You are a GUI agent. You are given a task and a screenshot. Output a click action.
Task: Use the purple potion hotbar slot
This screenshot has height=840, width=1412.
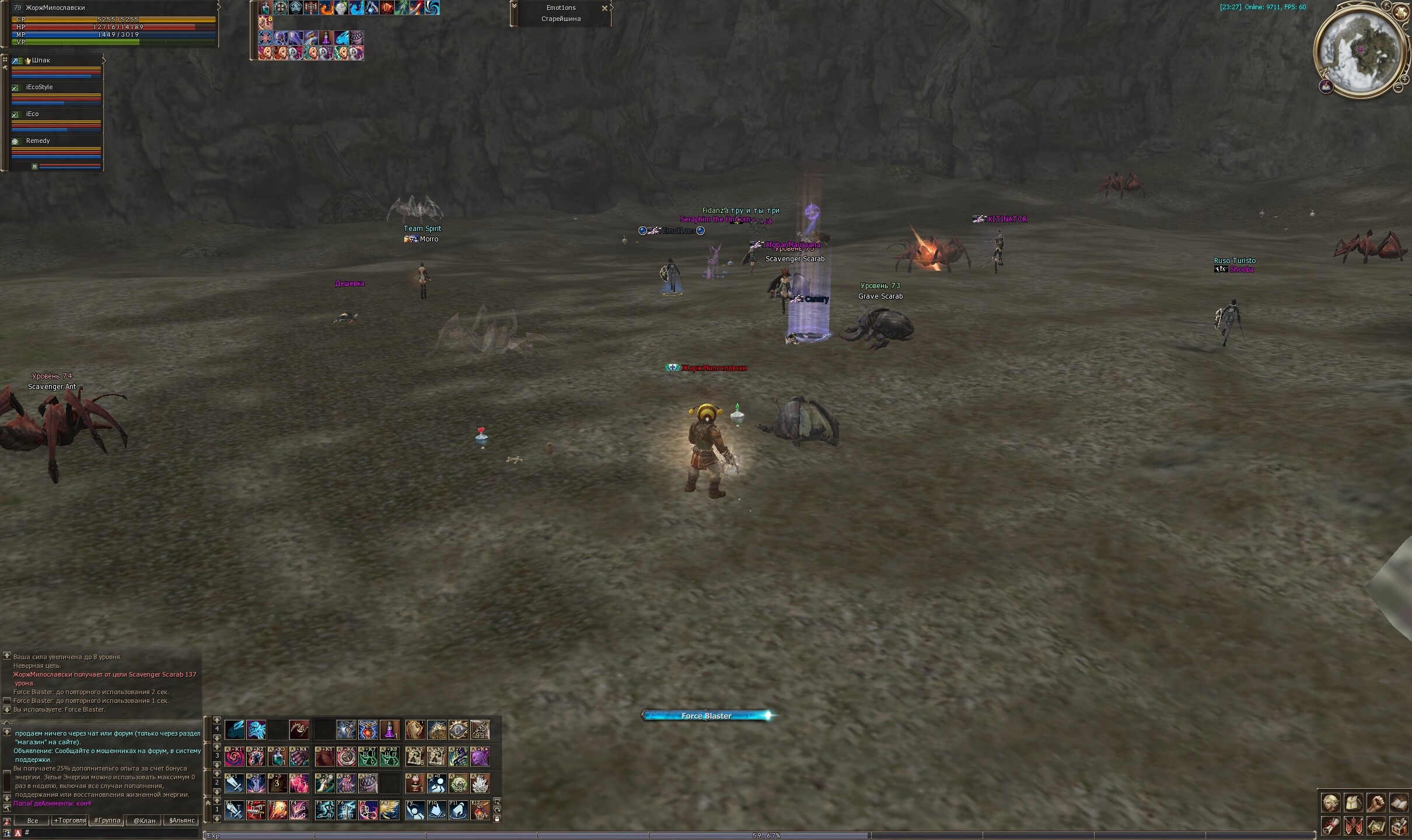click(x=390, y=729)
